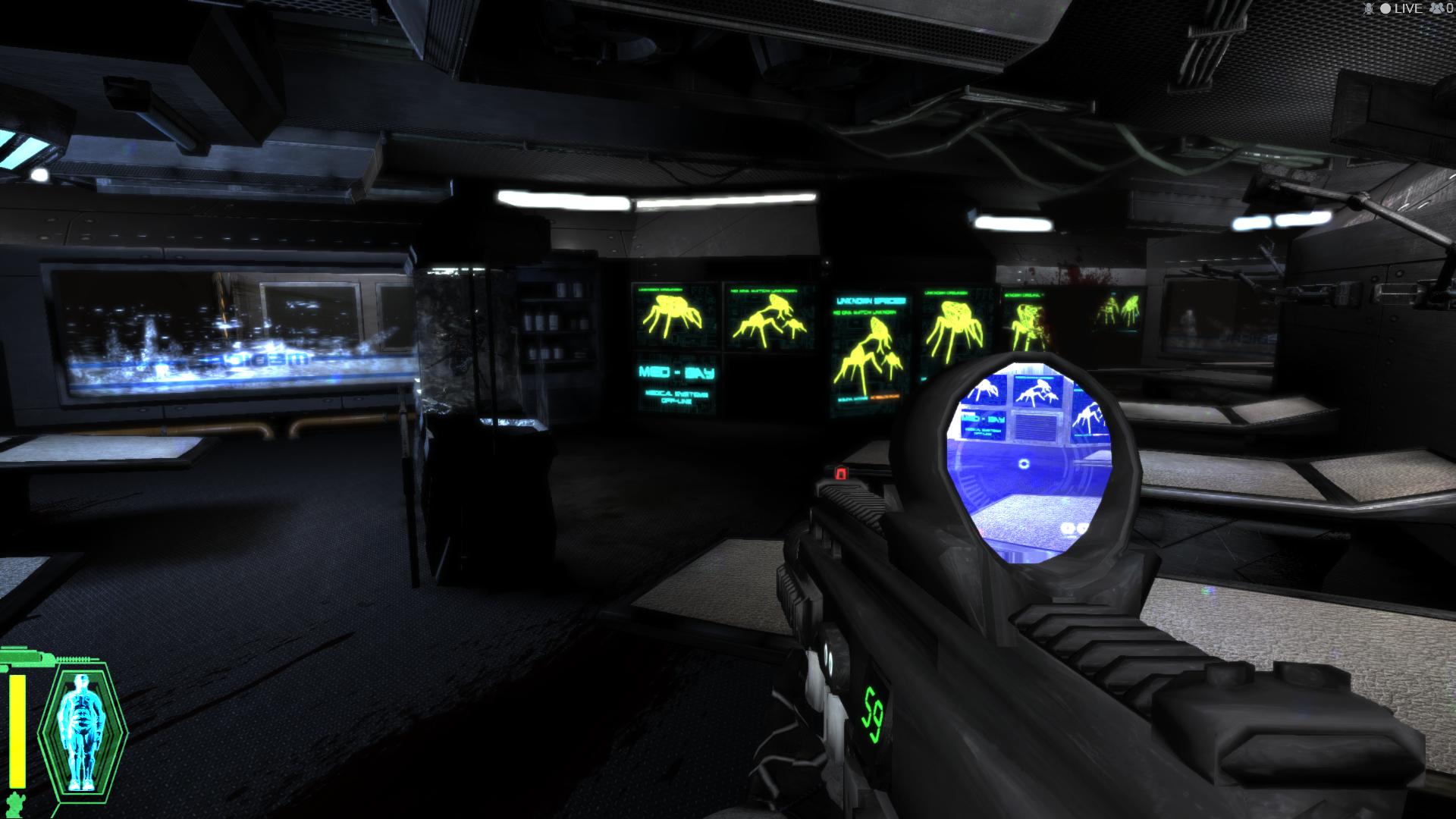Click the muted microphone icon near LIVE indicator
Image resolution: width=1456 pixels, height=819 pixels.
(x=1368, y=9)
